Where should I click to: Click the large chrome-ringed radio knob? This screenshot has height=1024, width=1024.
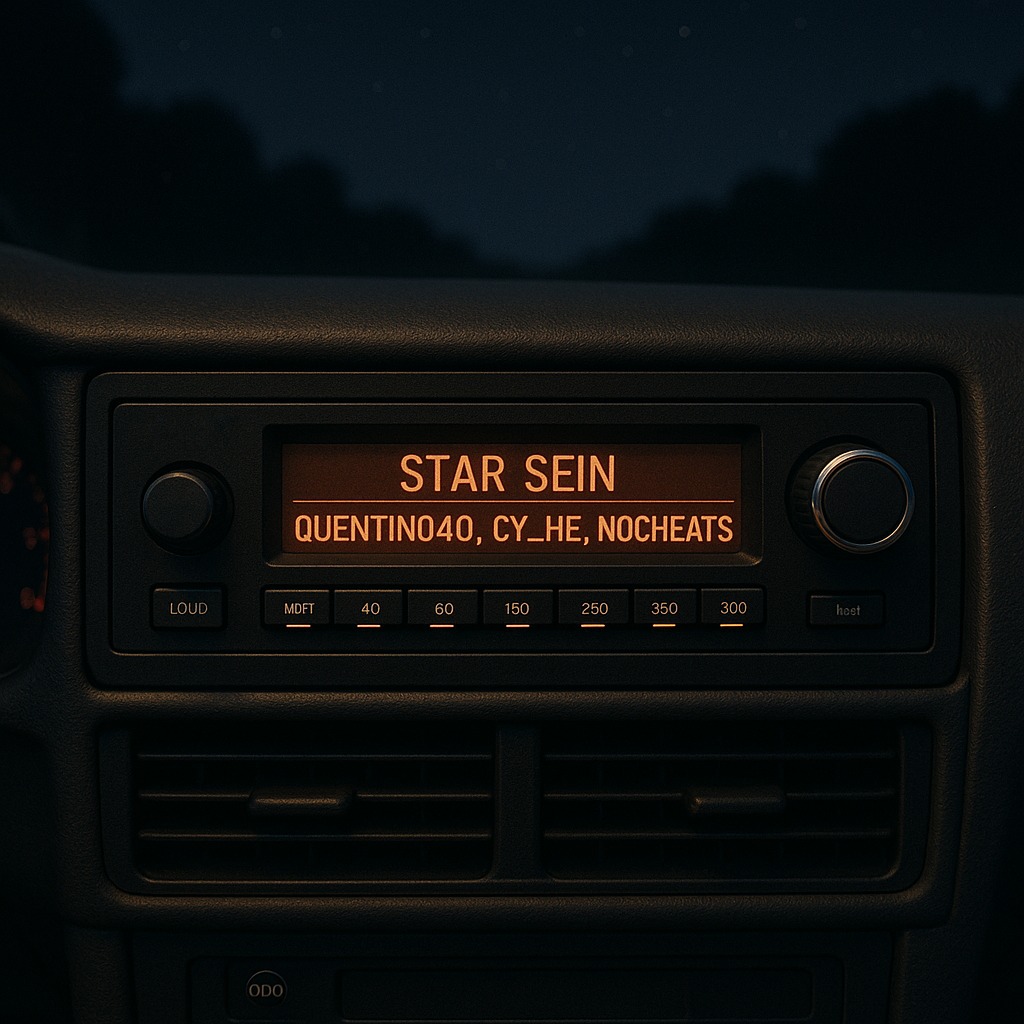(x=862, y=499)
